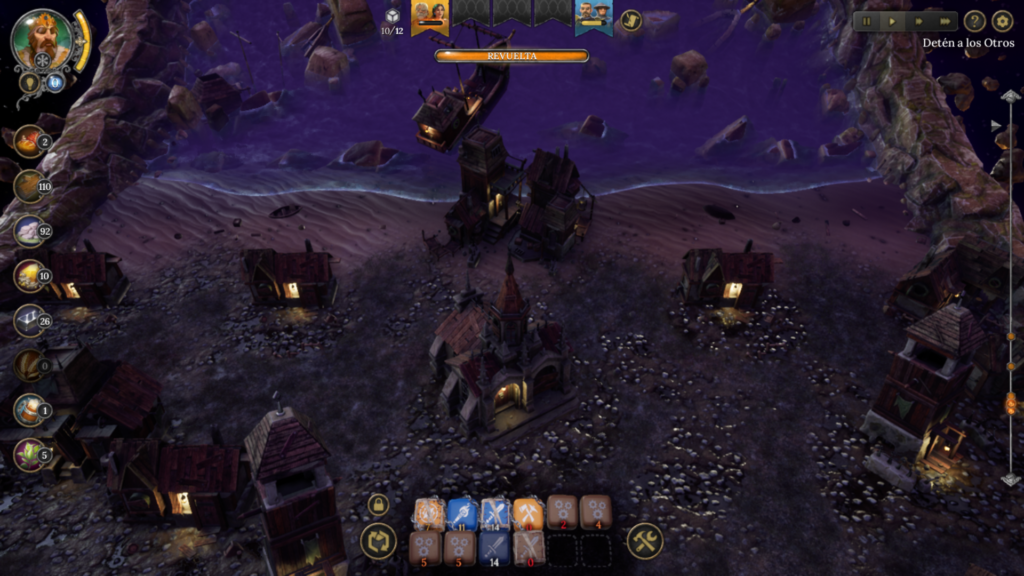Viewport: 1024px width, 576px height.
Task: Pause the game speed
Action: [x=866, y=21]
